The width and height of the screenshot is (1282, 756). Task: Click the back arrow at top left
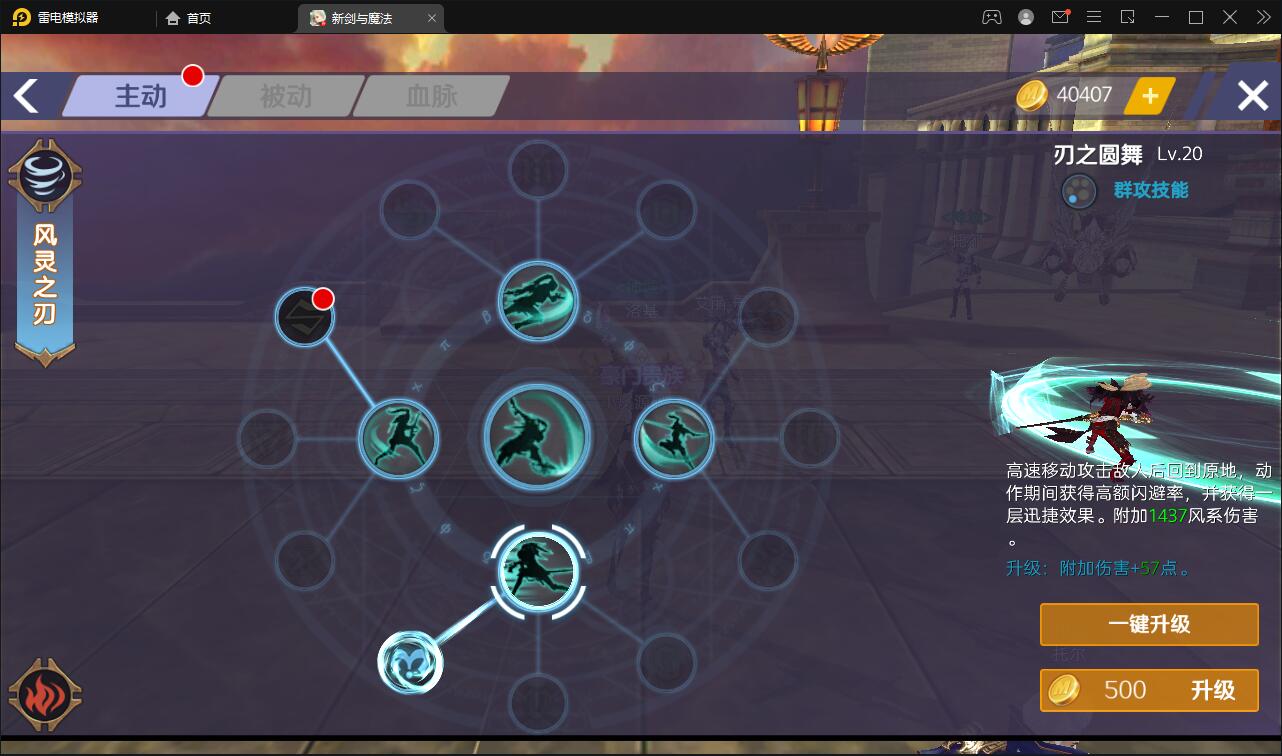click(x=27, y=95)
